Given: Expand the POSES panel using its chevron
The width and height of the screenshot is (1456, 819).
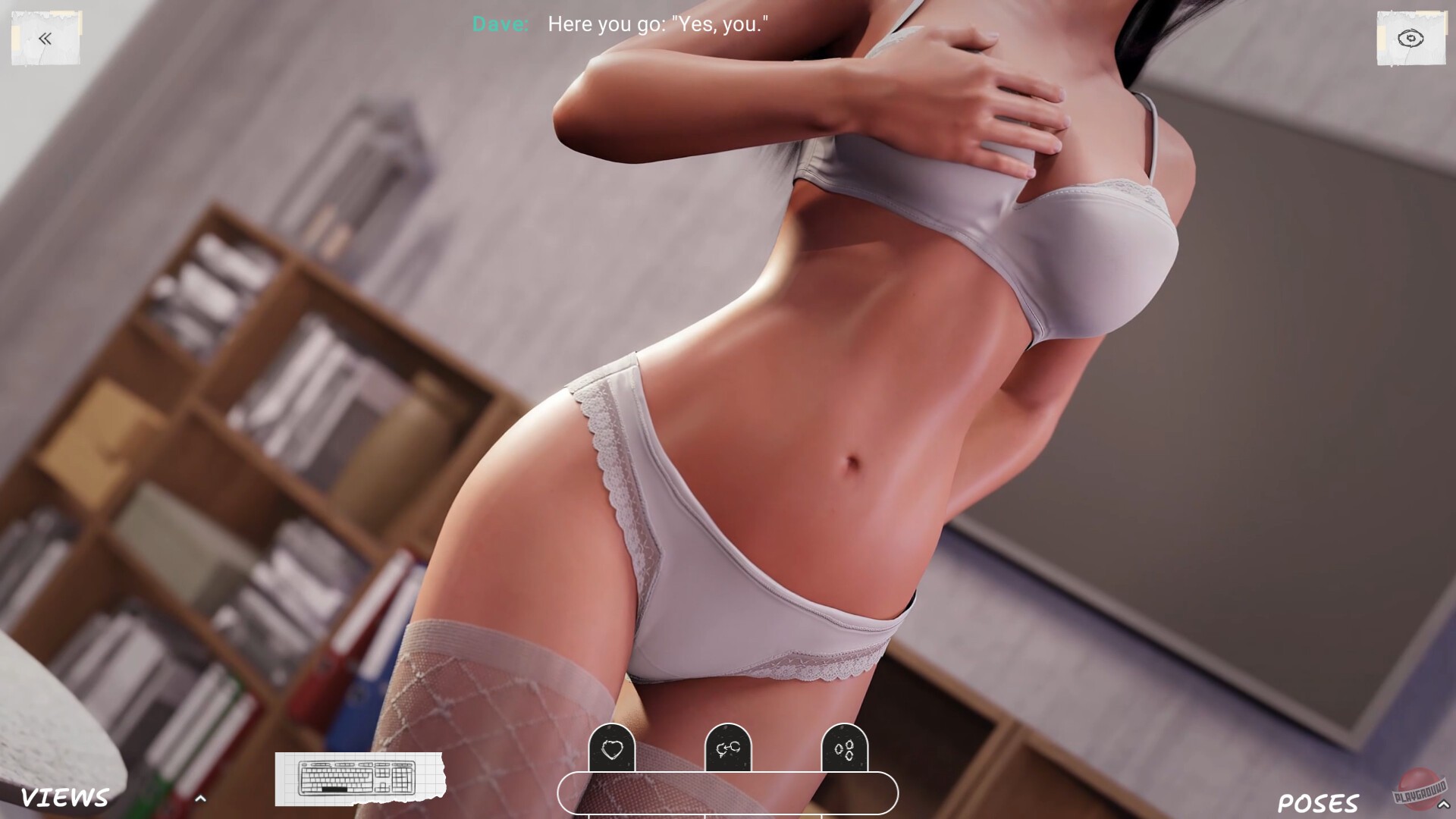Looking at the screenshot, I should [1444, 802].
